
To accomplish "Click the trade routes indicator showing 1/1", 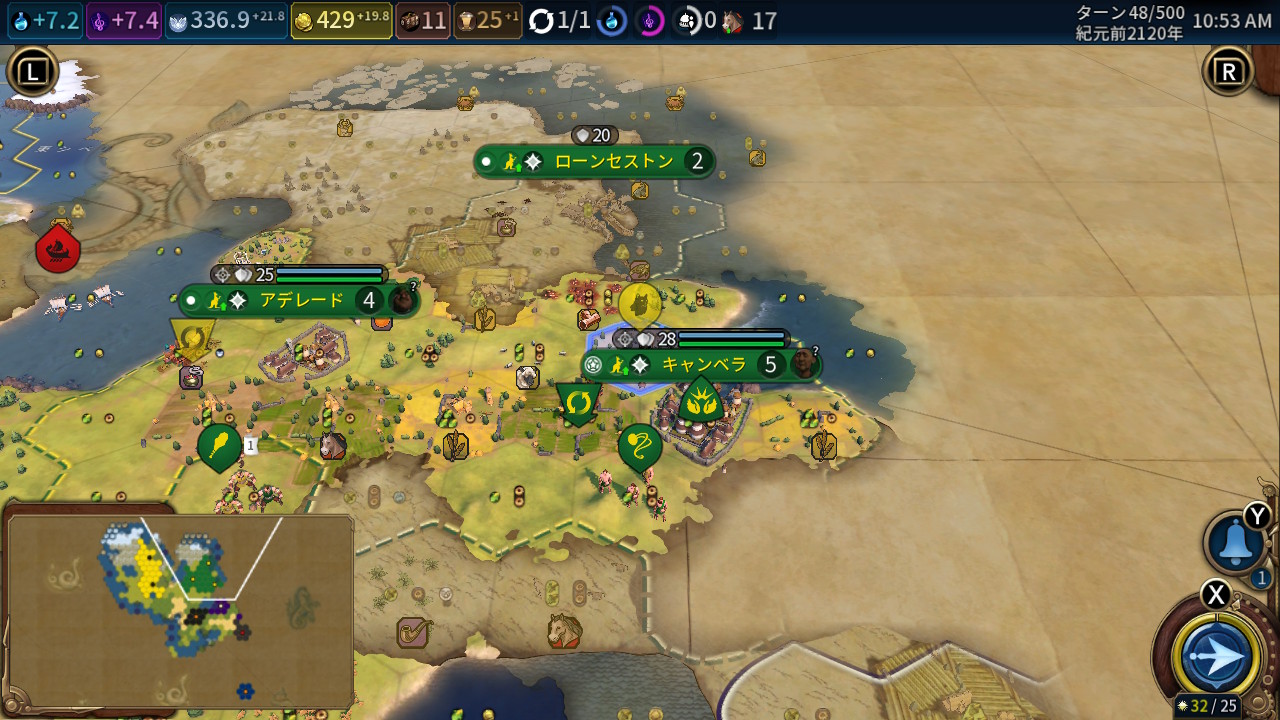I will 560,21.
